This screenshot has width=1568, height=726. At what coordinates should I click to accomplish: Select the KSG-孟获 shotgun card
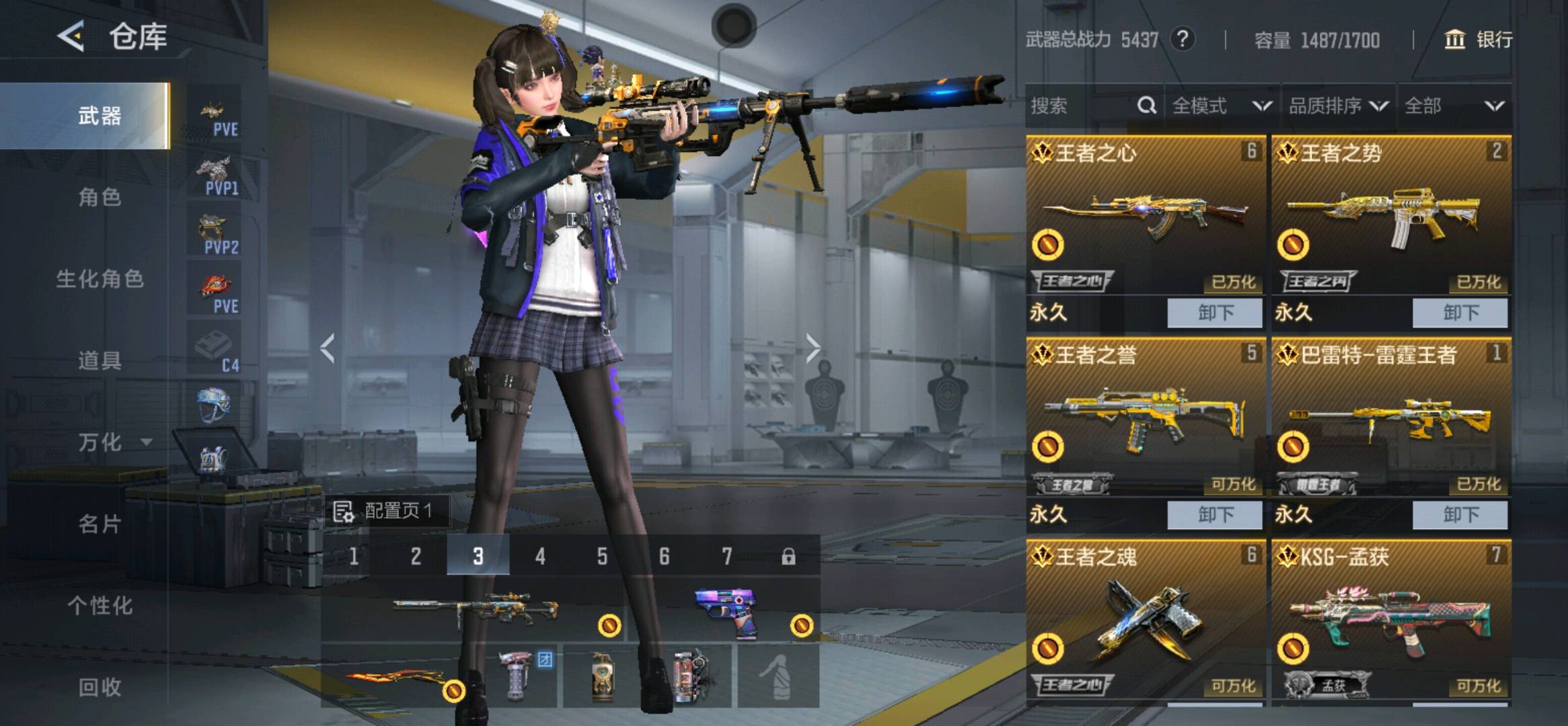(1390, 618)
